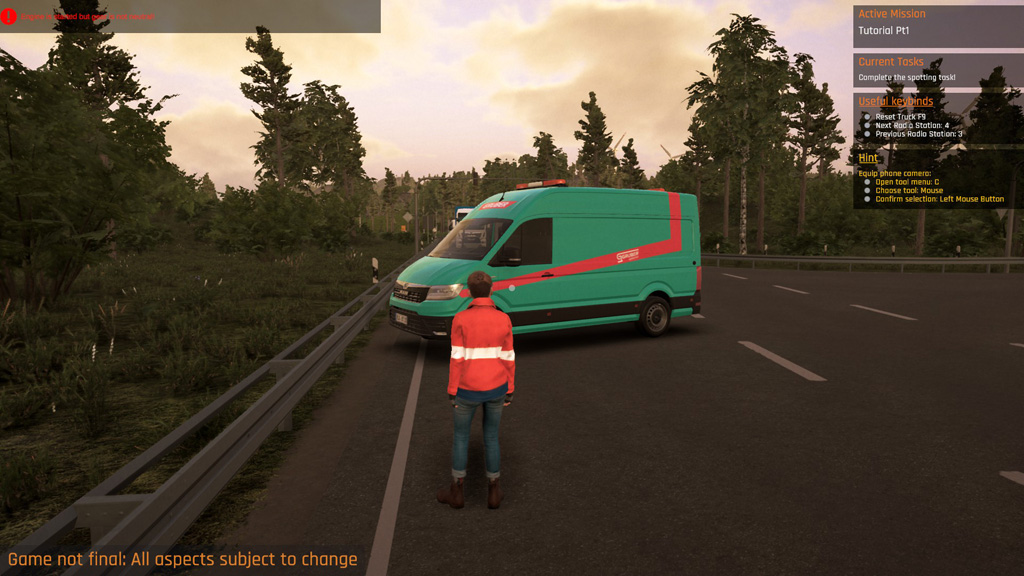
Task: Click the Useful keybinds heading
Action: tap(895, 102)
